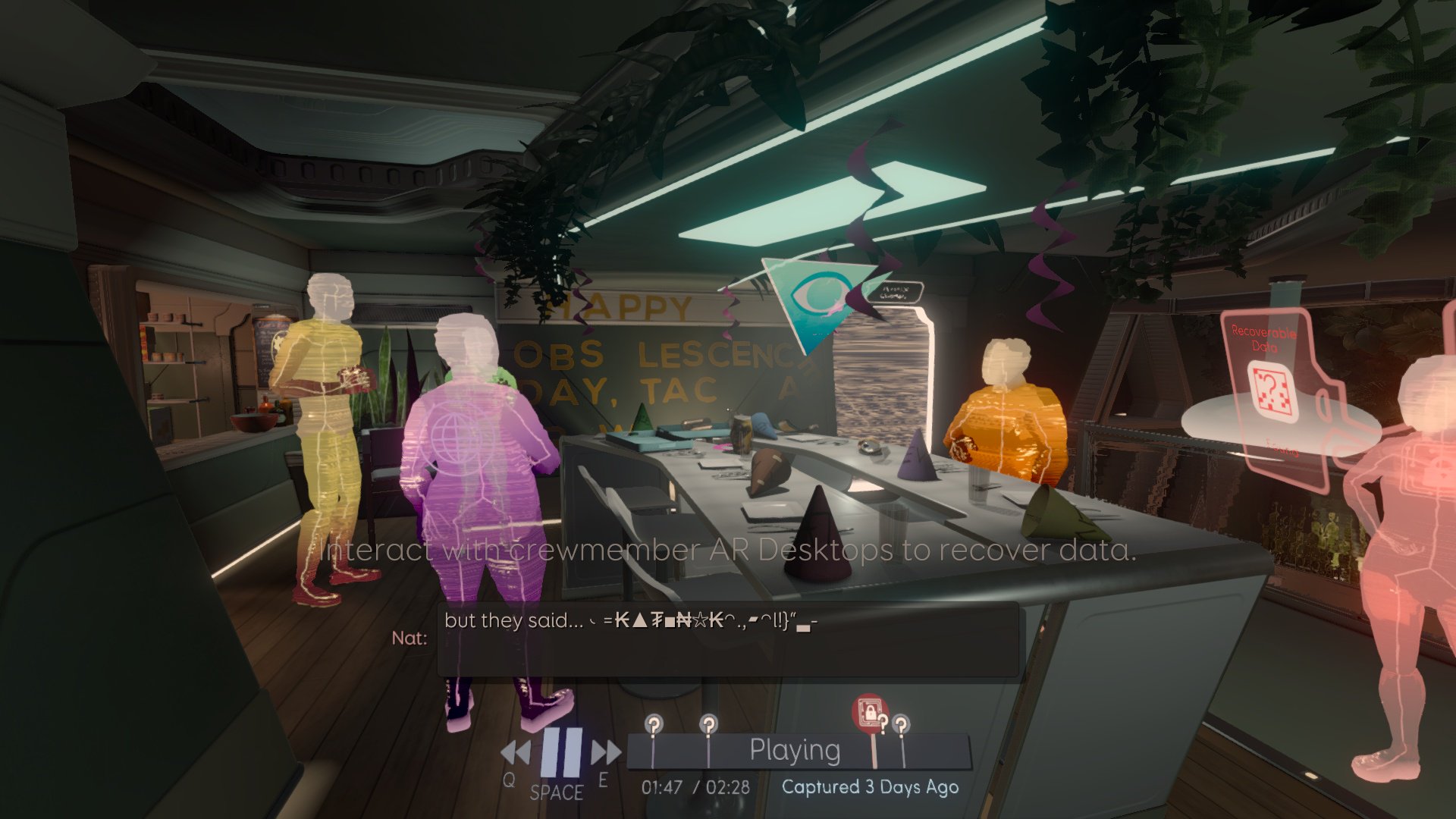Pause the AR recording playback
Screen dimensions: 1456x819
click(561, 752)
